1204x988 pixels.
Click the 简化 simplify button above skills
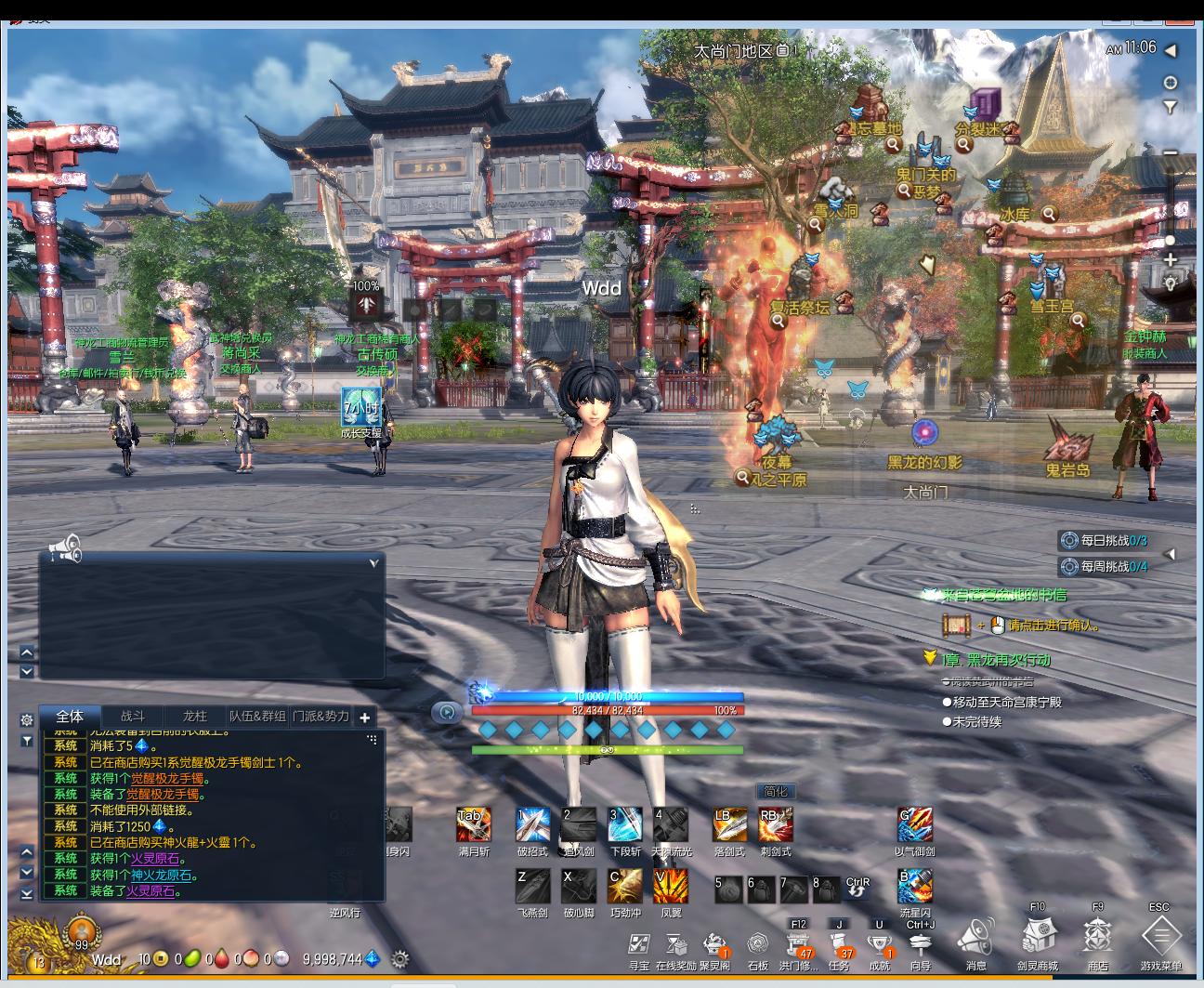point(775,792)
